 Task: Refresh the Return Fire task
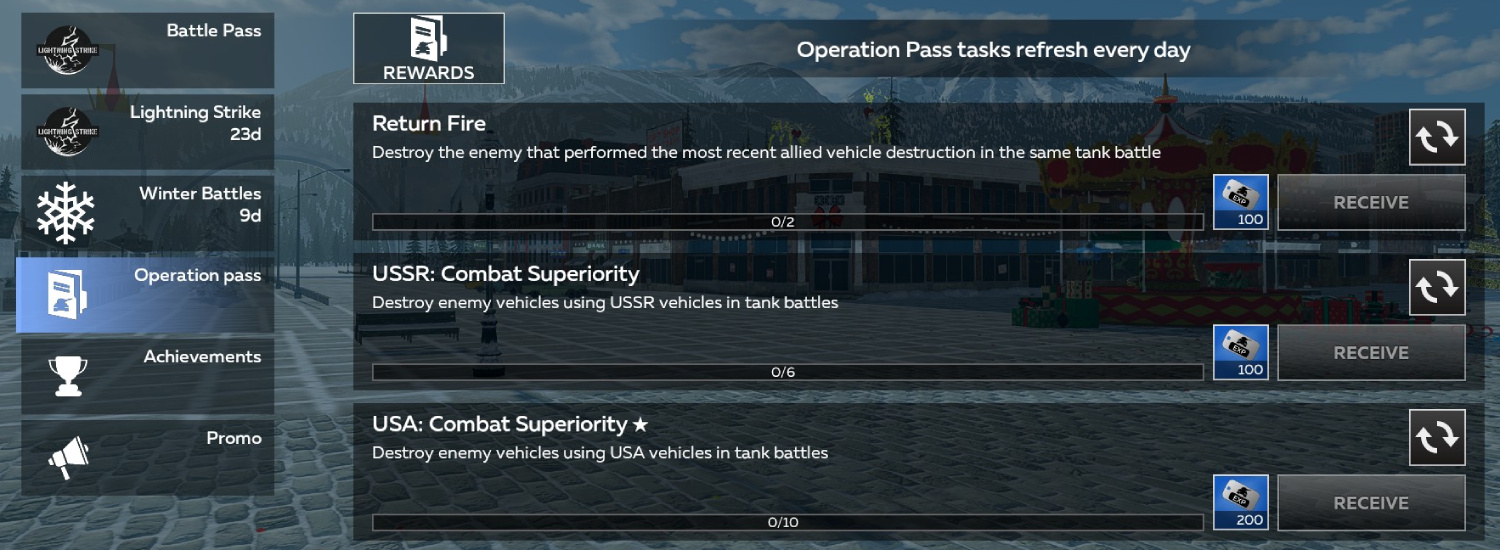[1437, 137]
